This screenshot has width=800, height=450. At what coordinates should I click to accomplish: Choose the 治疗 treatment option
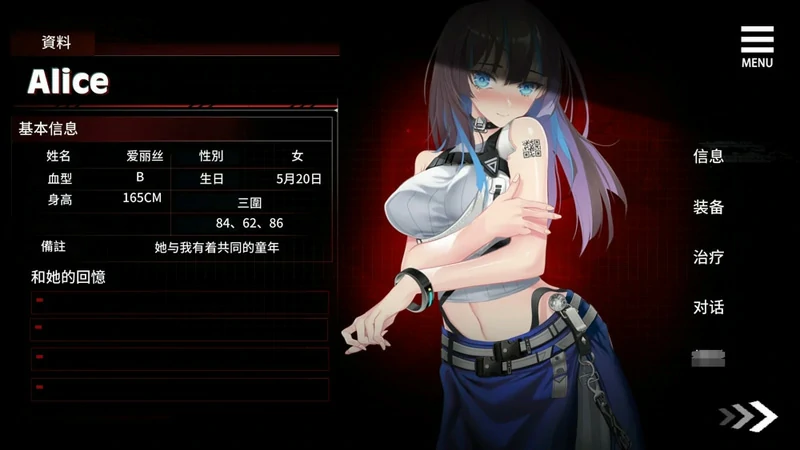708,257
